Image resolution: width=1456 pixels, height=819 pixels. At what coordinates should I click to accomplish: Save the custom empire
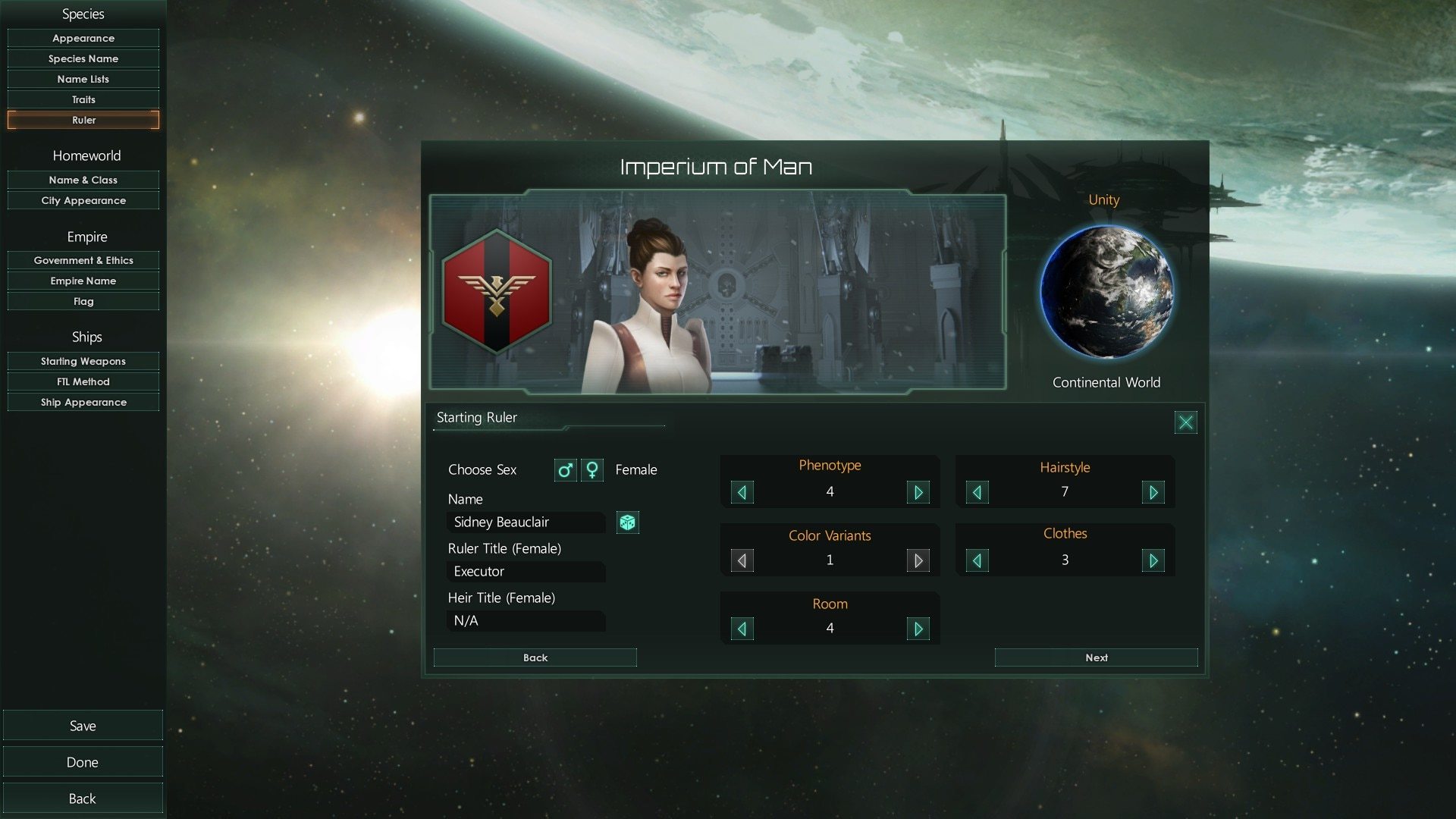[x=83, y=726]
